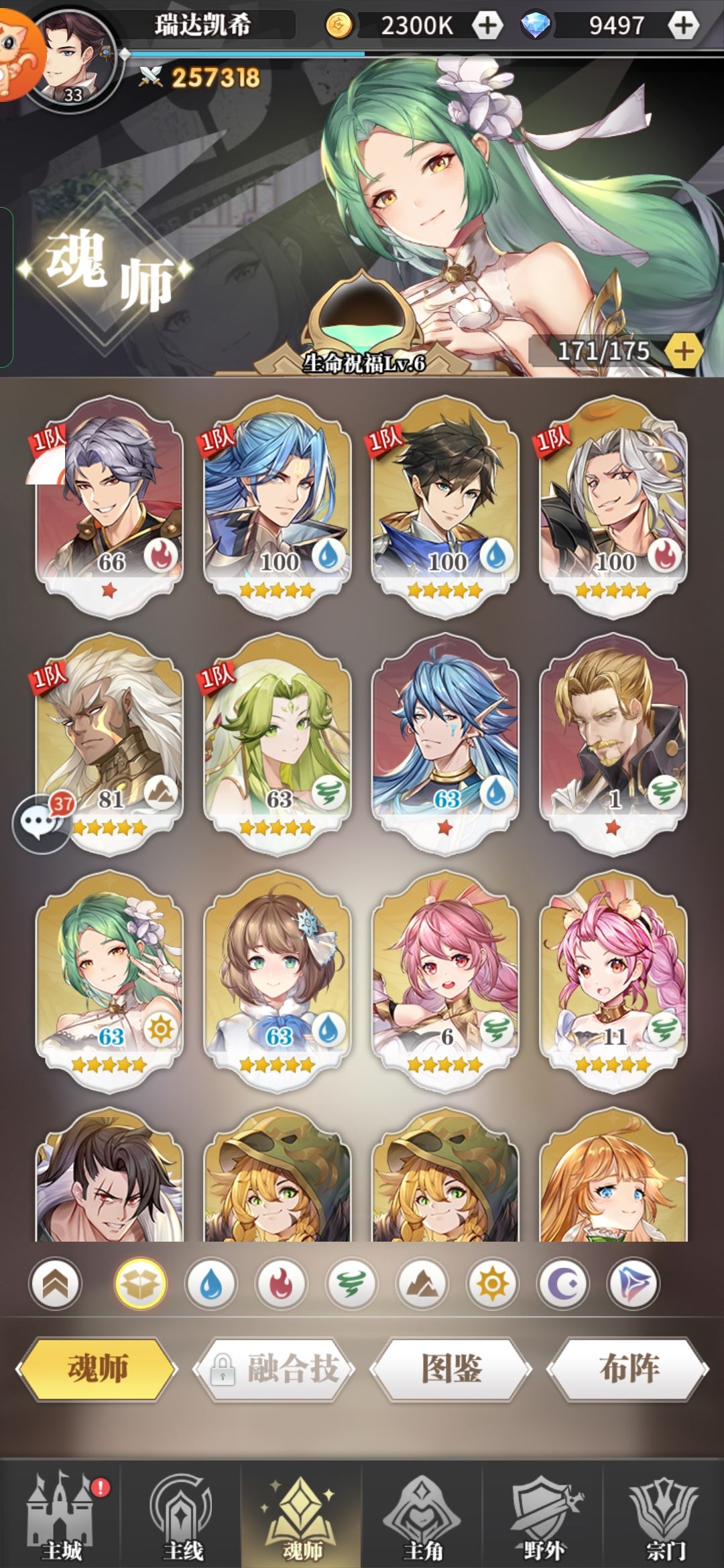Filter heroes by sun light element

492,1283
